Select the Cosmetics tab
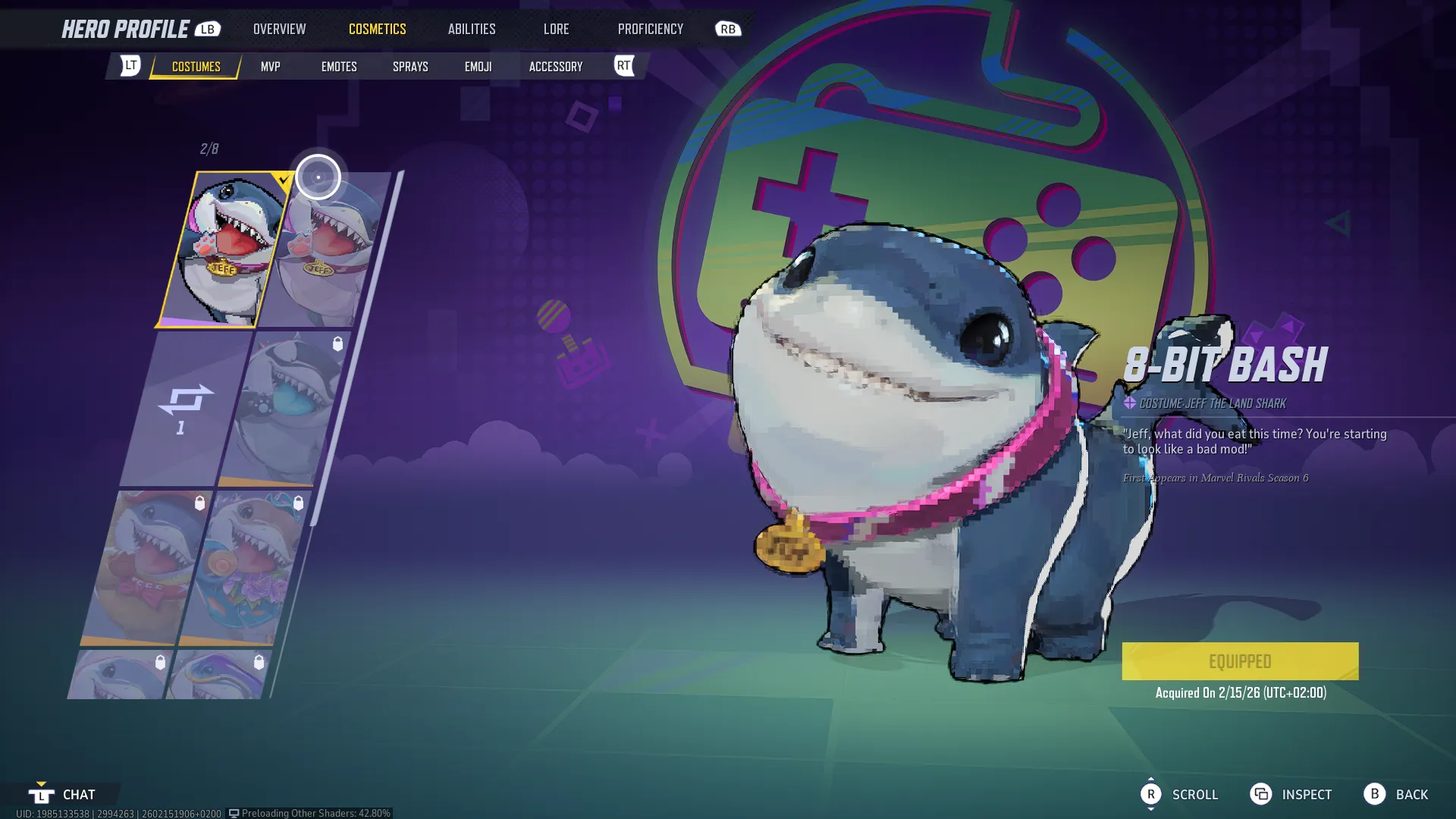1456x819 pixels. (377, 29)
